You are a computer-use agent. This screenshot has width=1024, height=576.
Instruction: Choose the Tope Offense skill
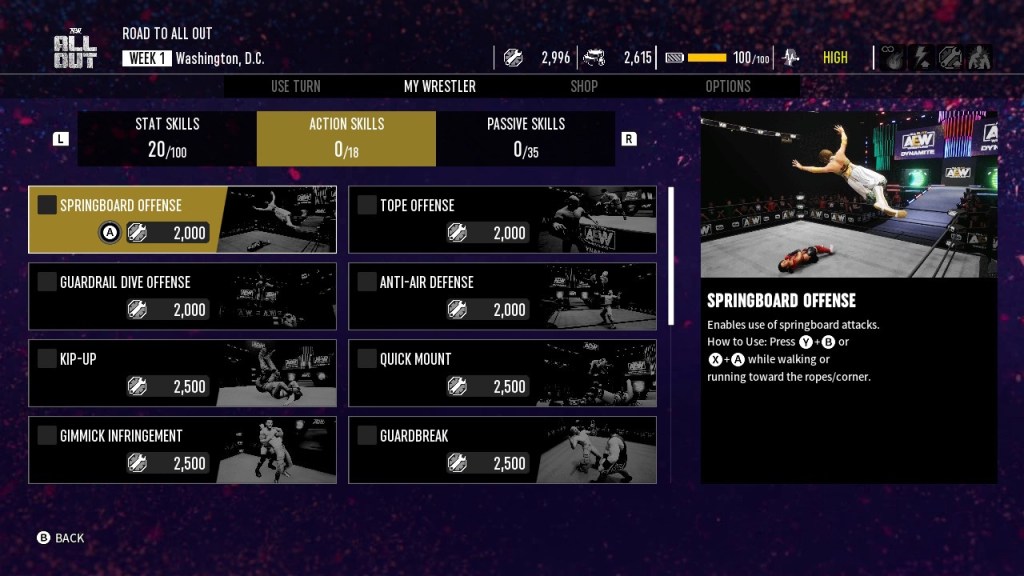tap(502, 219)
